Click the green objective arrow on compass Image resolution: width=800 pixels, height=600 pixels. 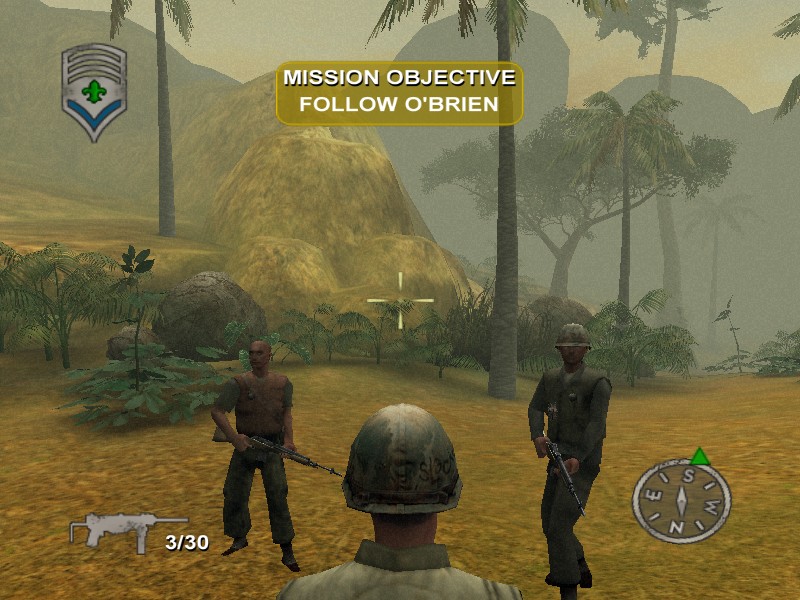[x=700, y=457]
